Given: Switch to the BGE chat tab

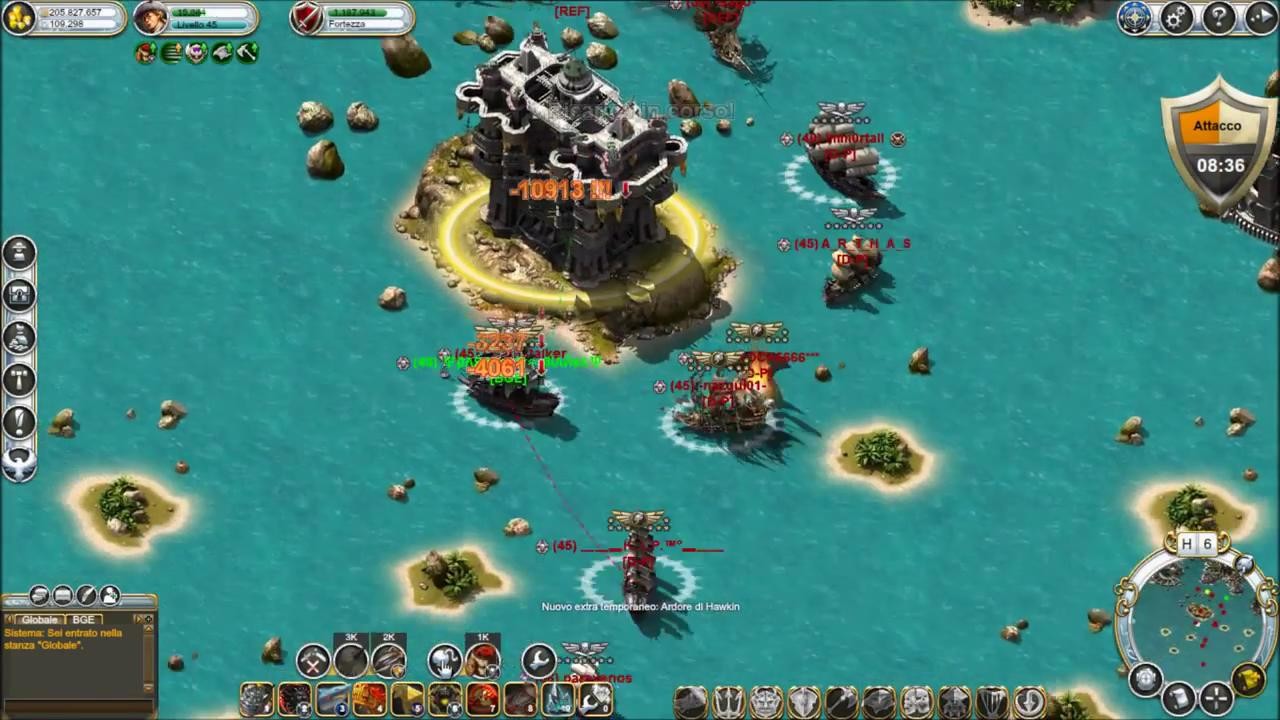Looking at the screenshot, I should pyautogui.click(x=83, y=620).
